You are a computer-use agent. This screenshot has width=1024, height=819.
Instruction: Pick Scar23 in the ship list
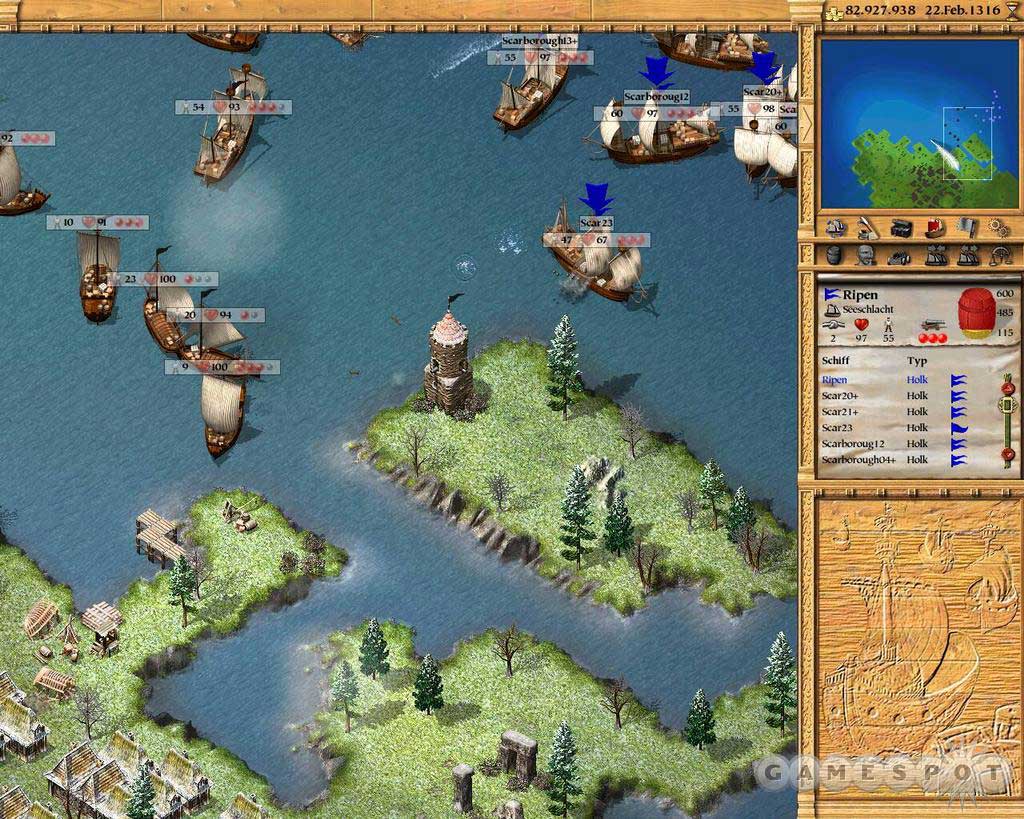(838, 428)
